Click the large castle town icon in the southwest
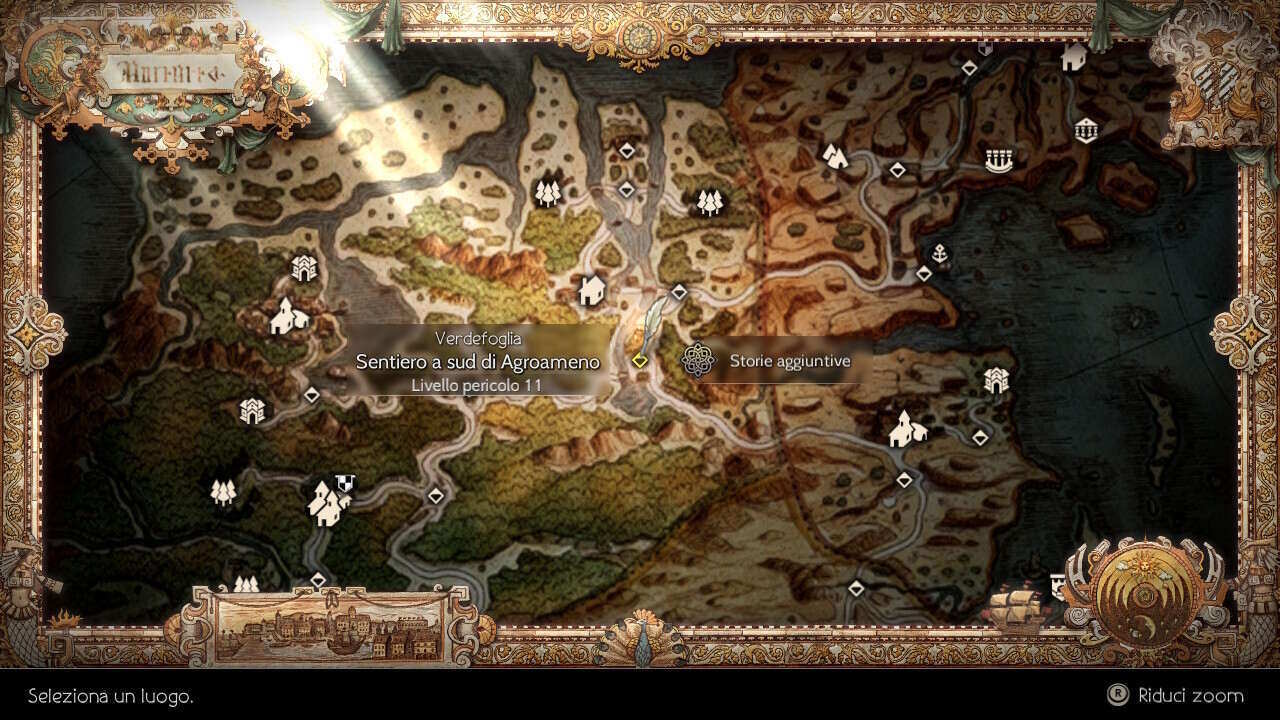The image size is (1280, 720). click(x=327, y=504)
